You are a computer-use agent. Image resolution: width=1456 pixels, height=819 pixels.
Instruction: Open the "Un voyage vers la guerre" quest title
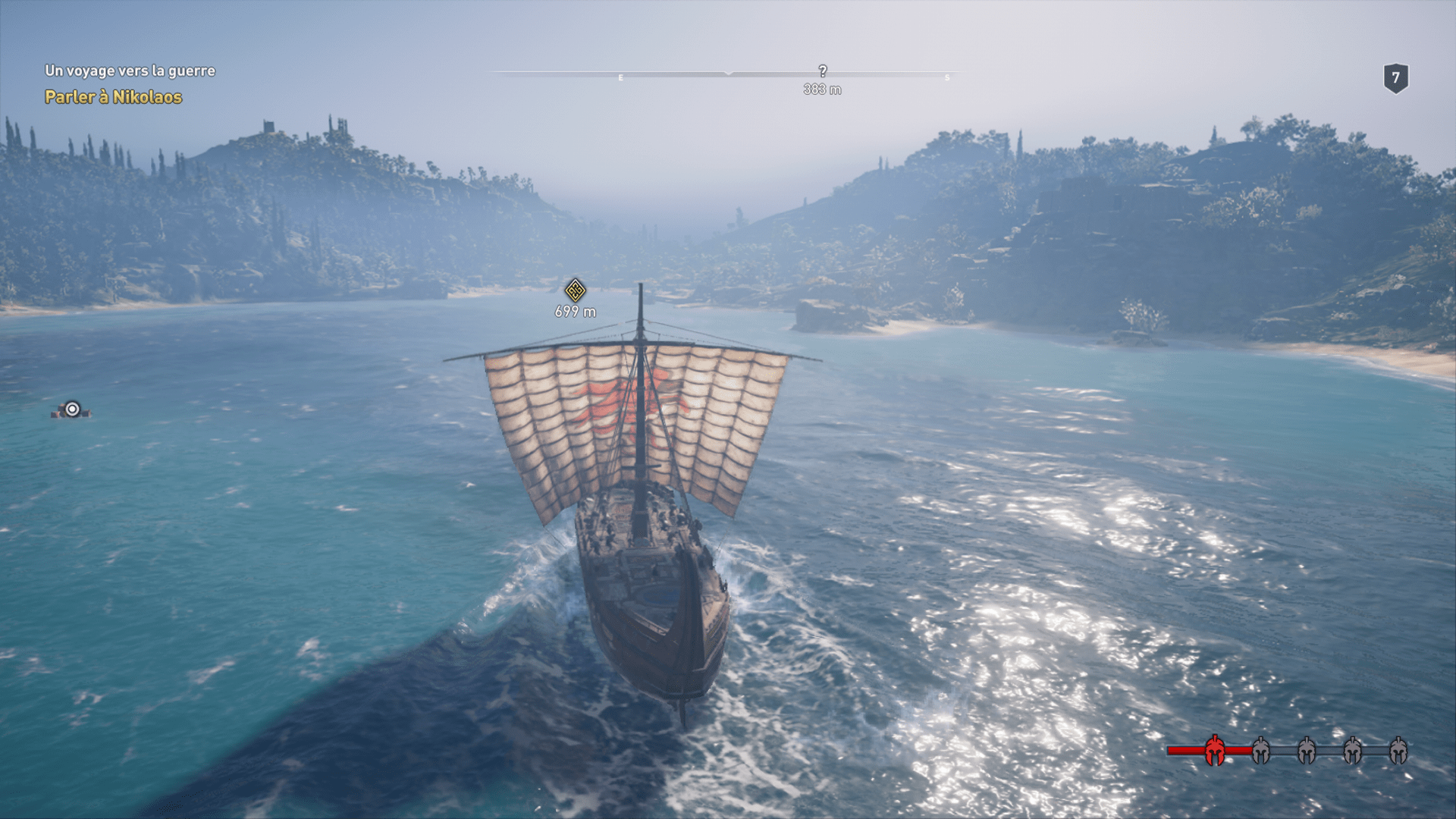[130, 71]
